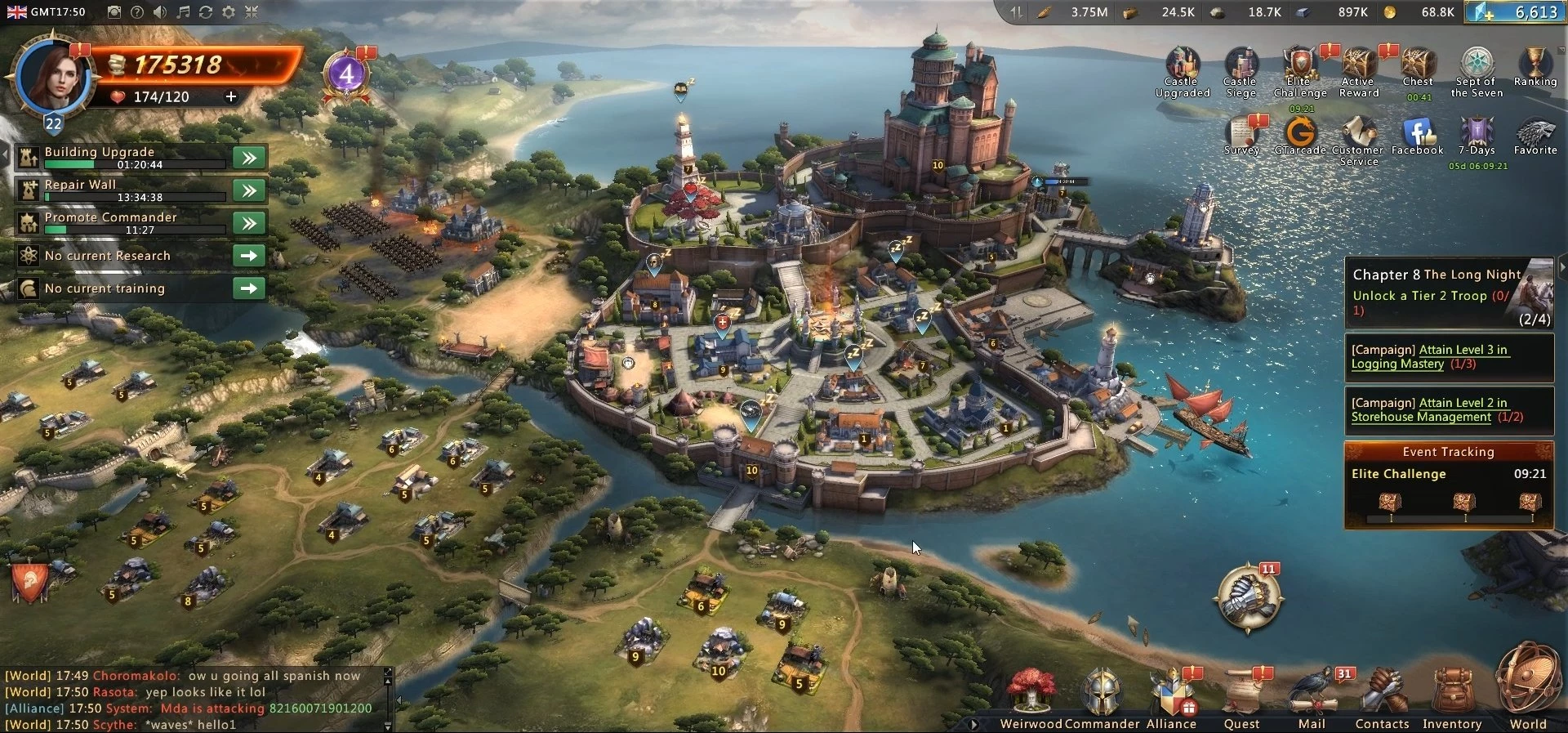
Task: Add stamina with the plus button
Action: 231,97
